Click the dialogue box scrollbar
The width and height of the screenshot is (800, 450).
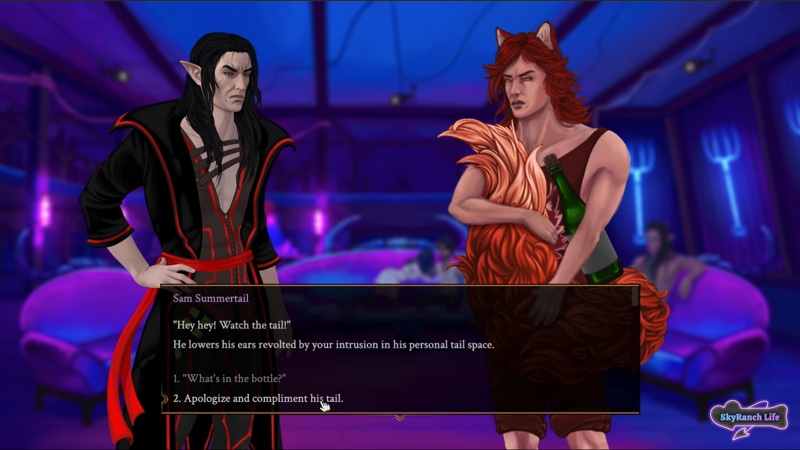click(x=634, y=297)
